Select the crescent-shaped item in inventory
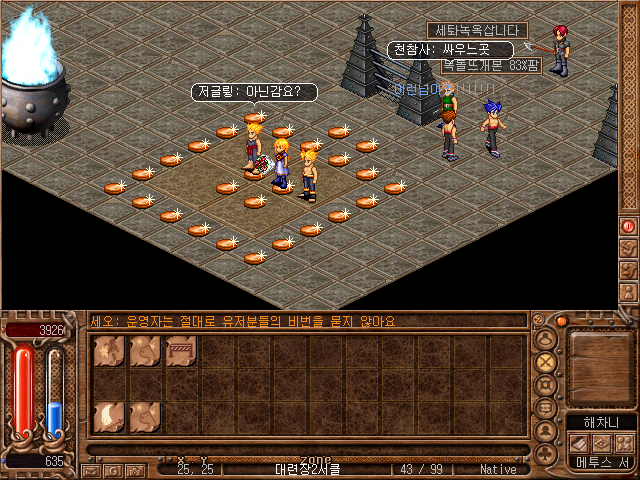The height and width of the screenshot is (480, 640). pyautogui.click(x=109, y=414)
